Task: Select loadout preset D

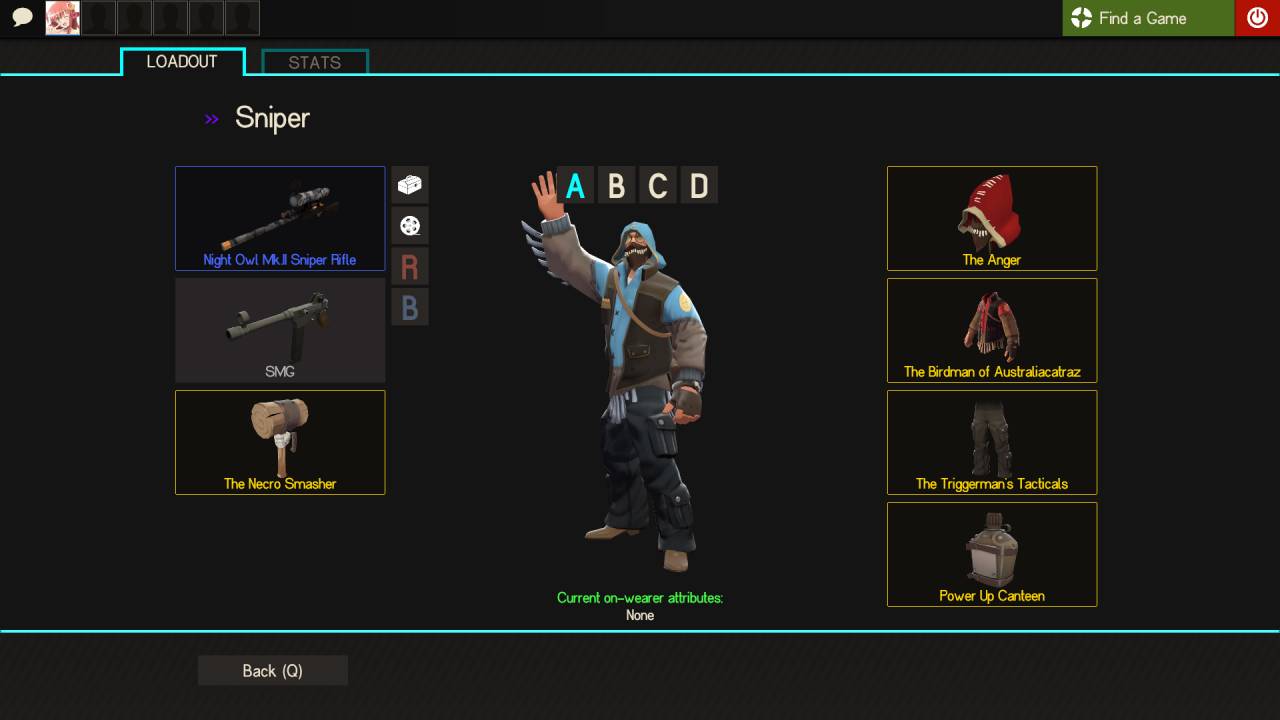Action: point(699,186)
